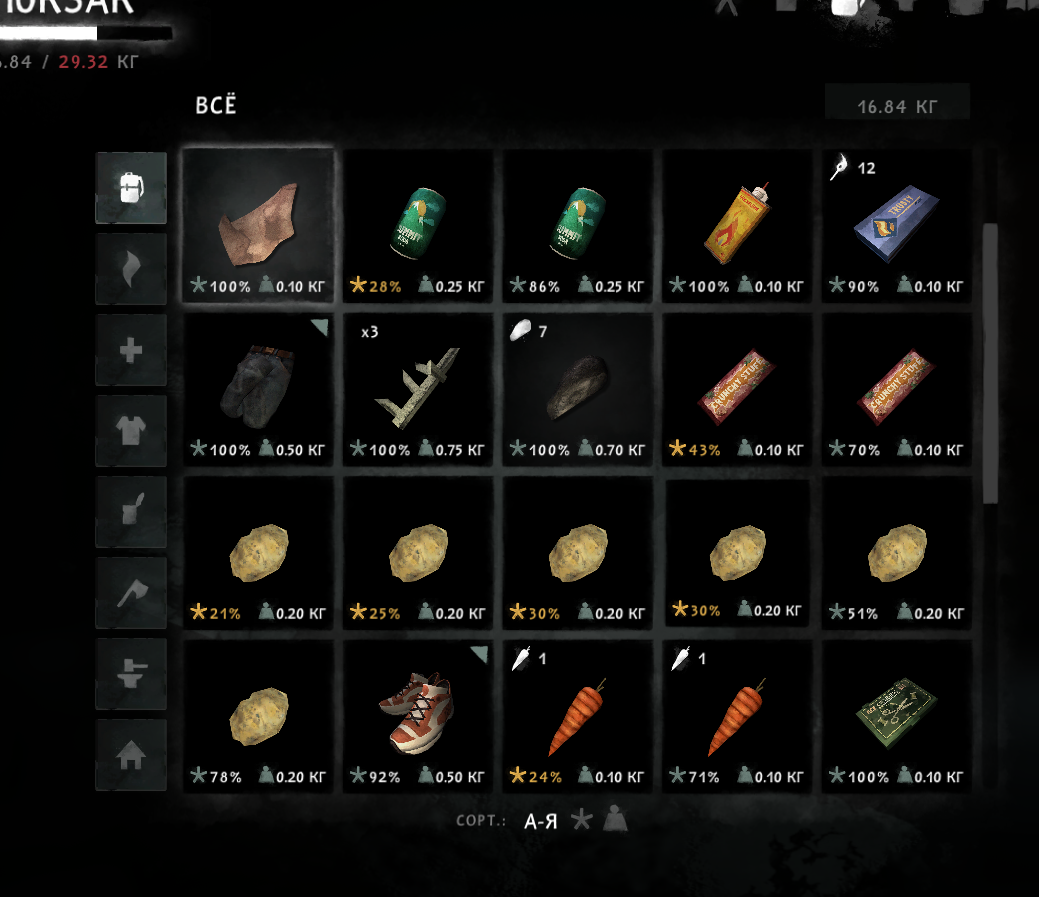This screenshot has height=897, width=1039.
Task: Pick the carrot at 24% condition
Action: [x=577, y=714]
